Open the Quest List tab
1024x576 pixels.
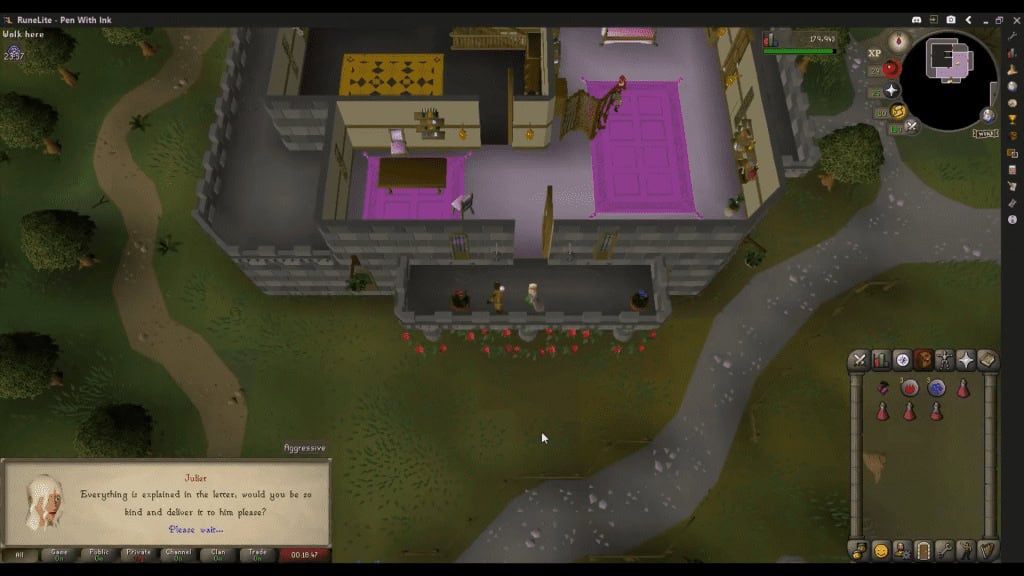902,360
